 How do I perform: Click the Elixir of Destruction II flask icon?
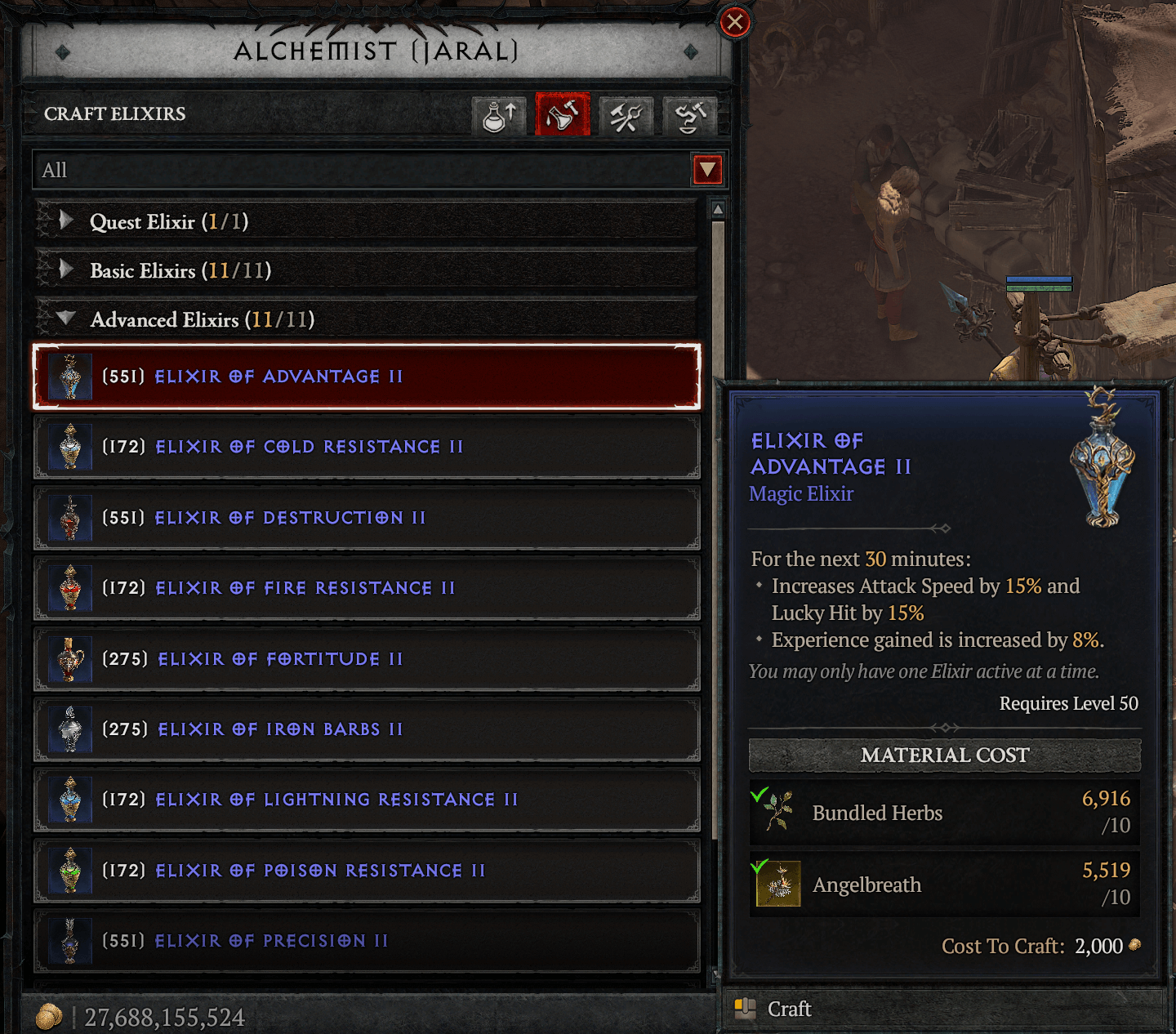tap(69, 518)
